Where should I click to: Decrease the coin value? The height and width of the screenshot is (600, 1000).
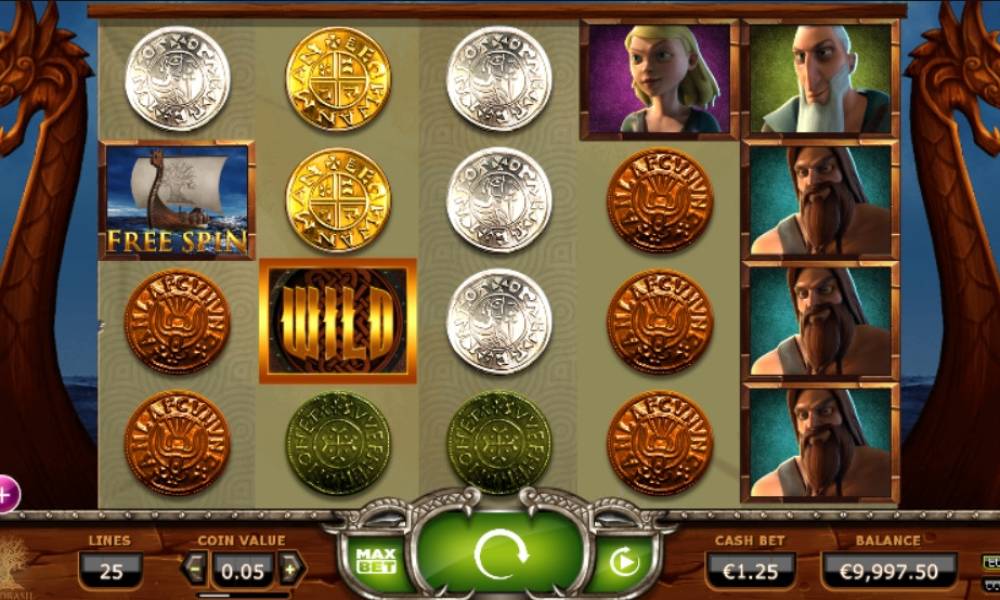195,569
